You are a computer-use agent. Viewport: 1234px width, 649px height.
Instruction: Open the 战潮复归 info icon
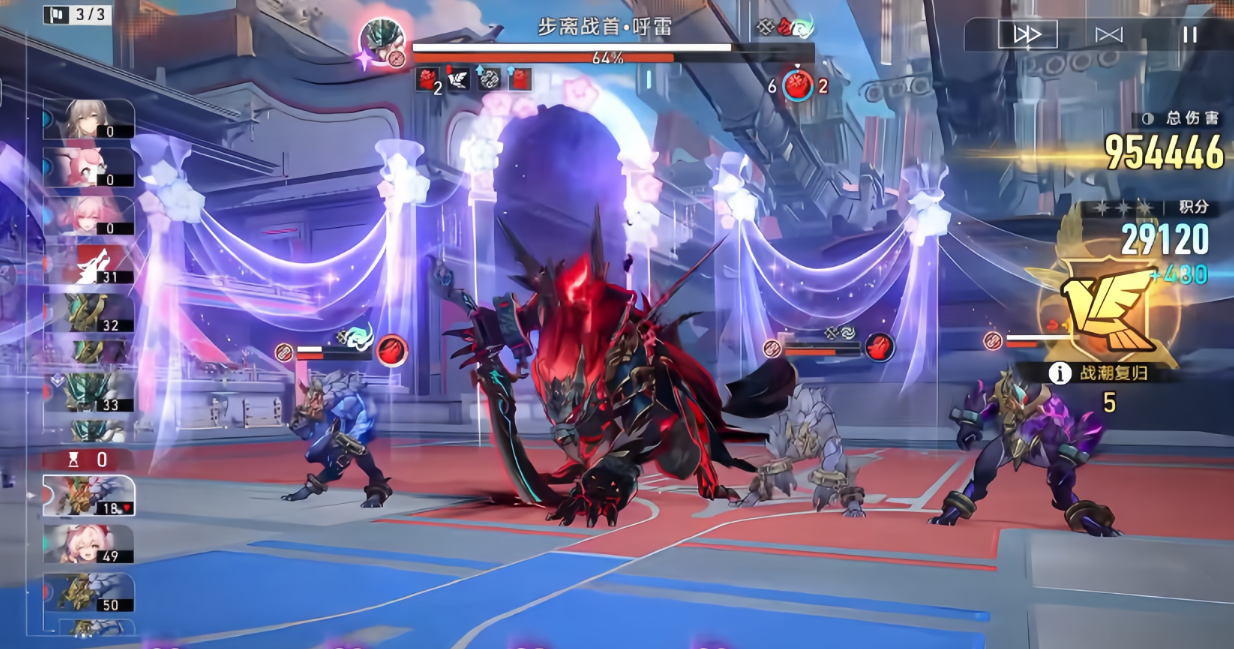(1059, 373)
